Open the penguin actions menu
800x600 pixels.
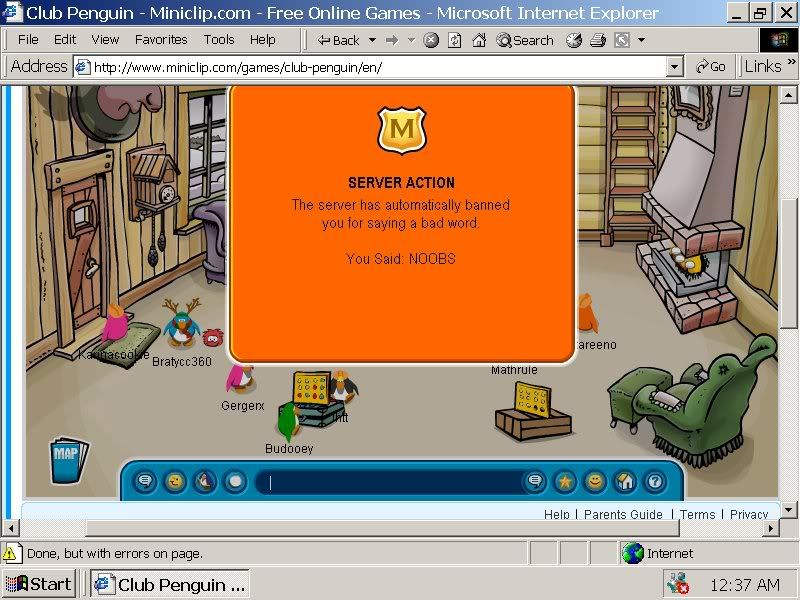click(x=205, y=481)
